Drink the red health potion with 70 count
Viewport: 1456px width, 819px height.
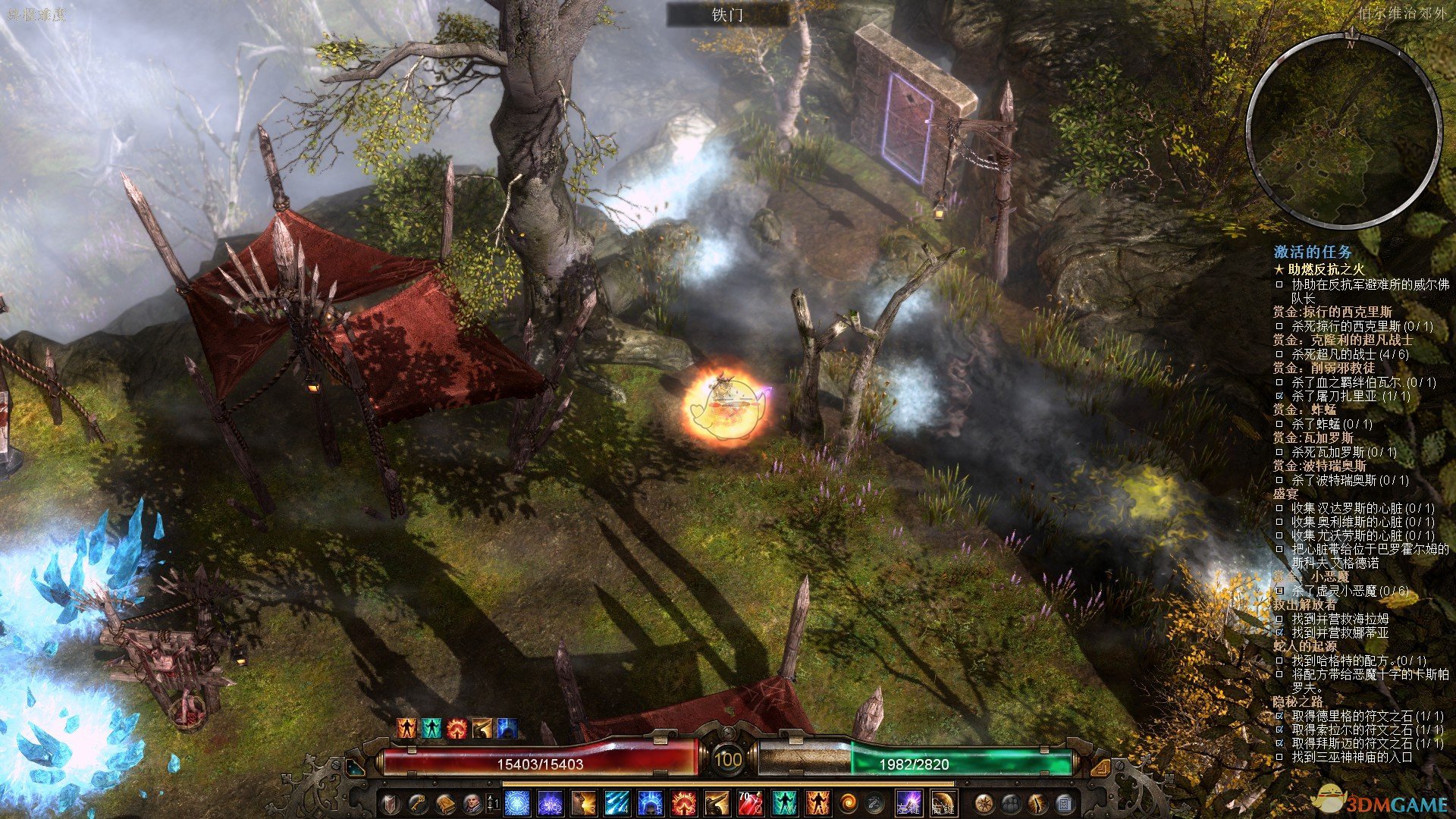click(750, 802)
